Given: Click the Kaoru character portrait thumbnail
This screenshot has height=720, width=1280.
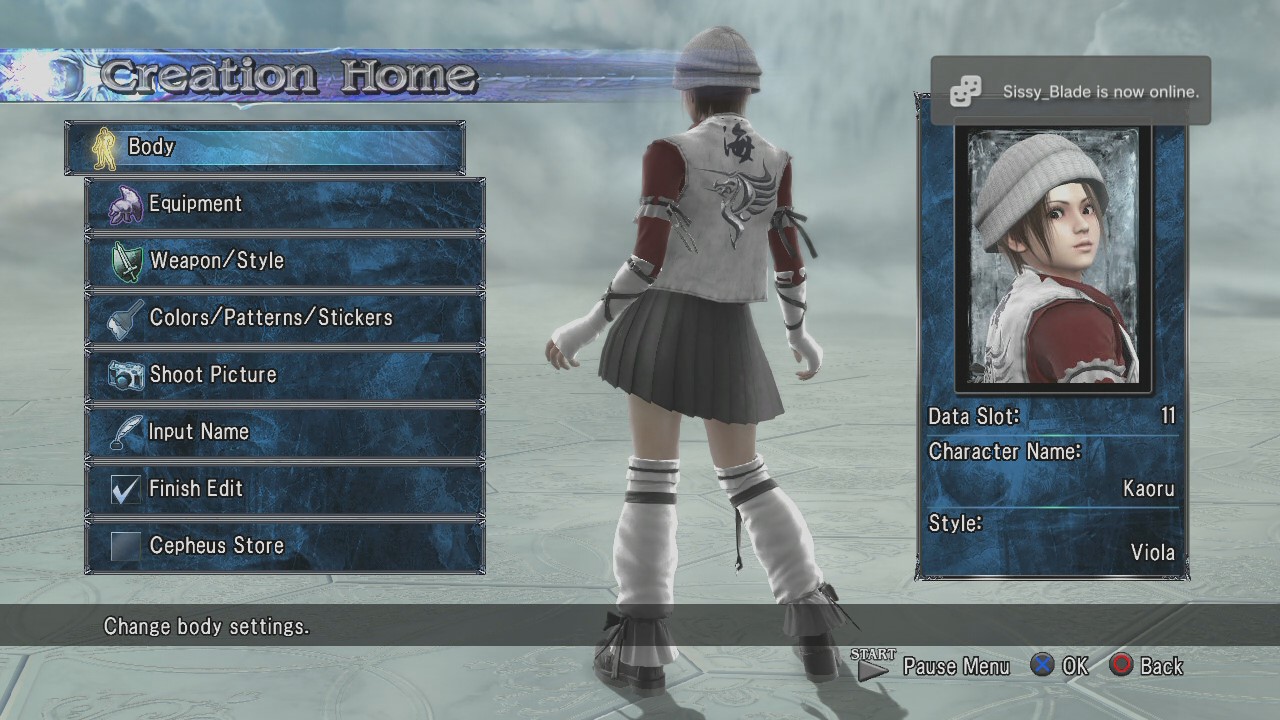Looking at the screenshot, I should pos(1054,260).
